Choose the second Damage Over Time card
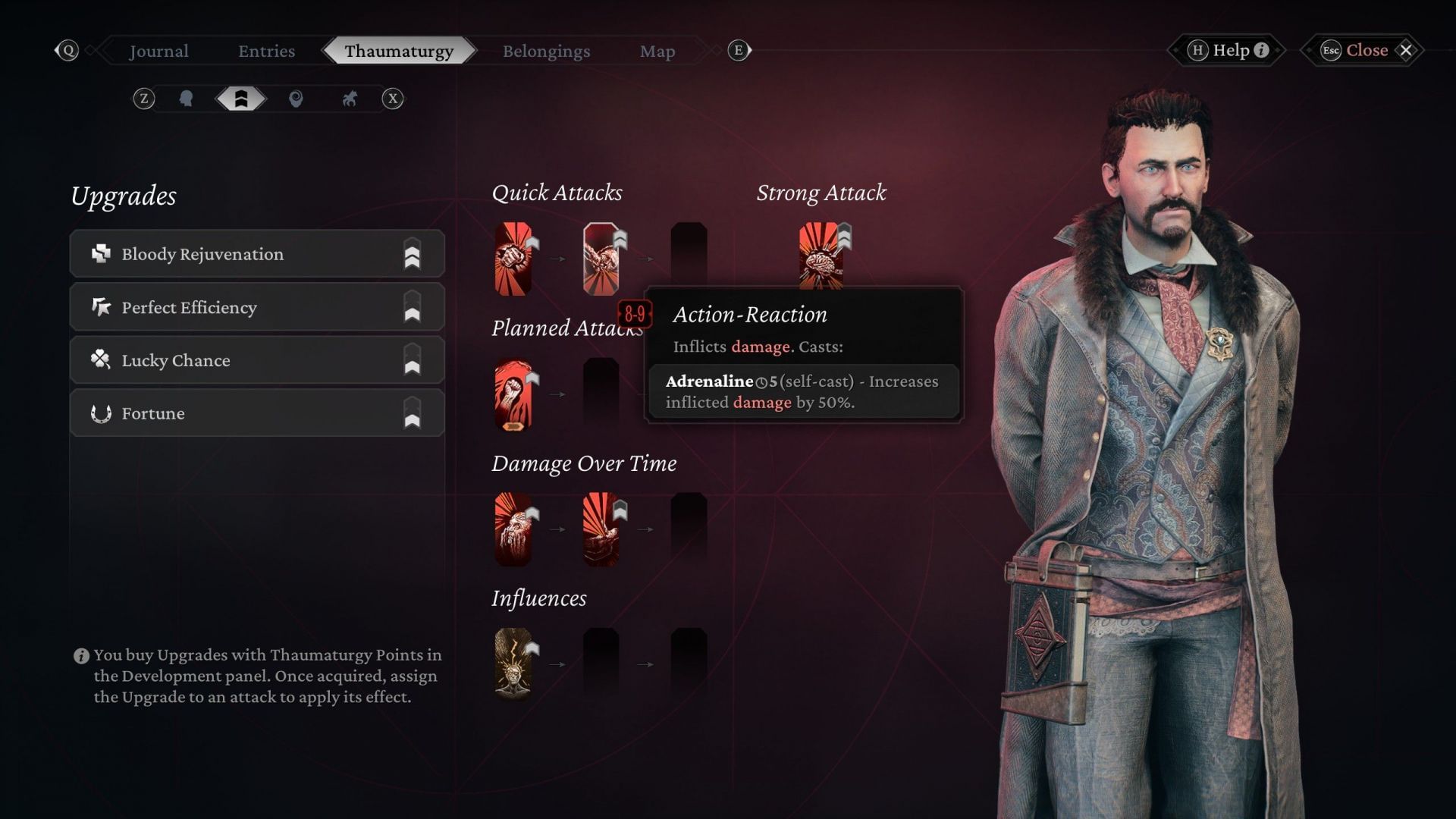1456x819 pixels. point(601,529)
